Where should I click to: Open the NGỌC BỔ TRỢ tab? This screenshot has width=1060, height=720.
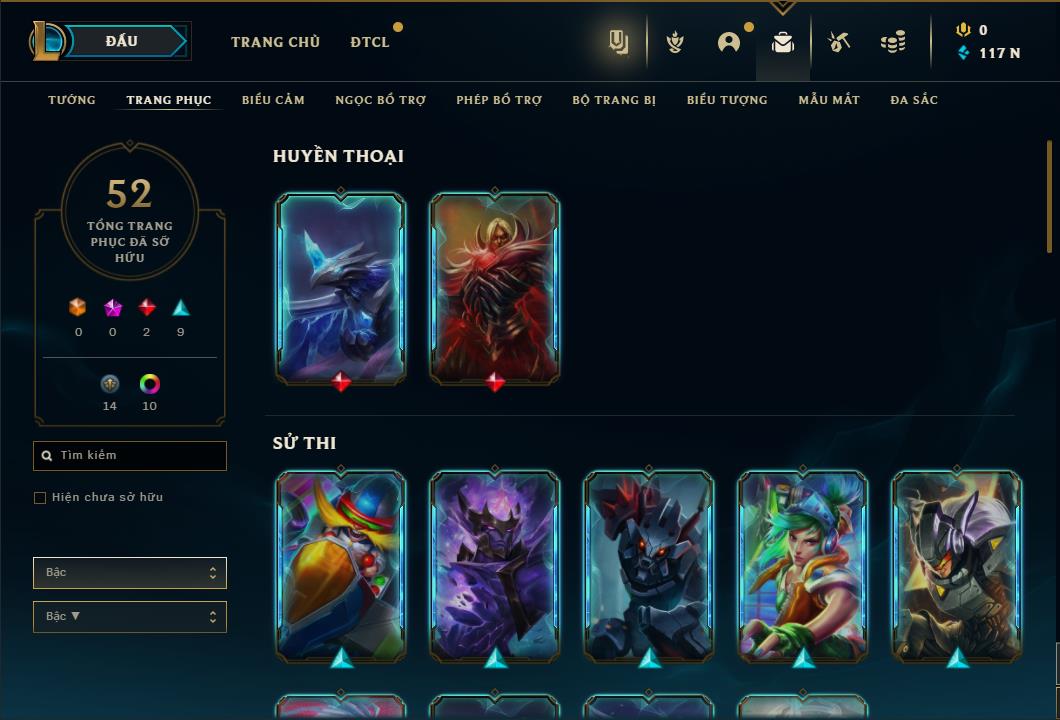(380, 100)
